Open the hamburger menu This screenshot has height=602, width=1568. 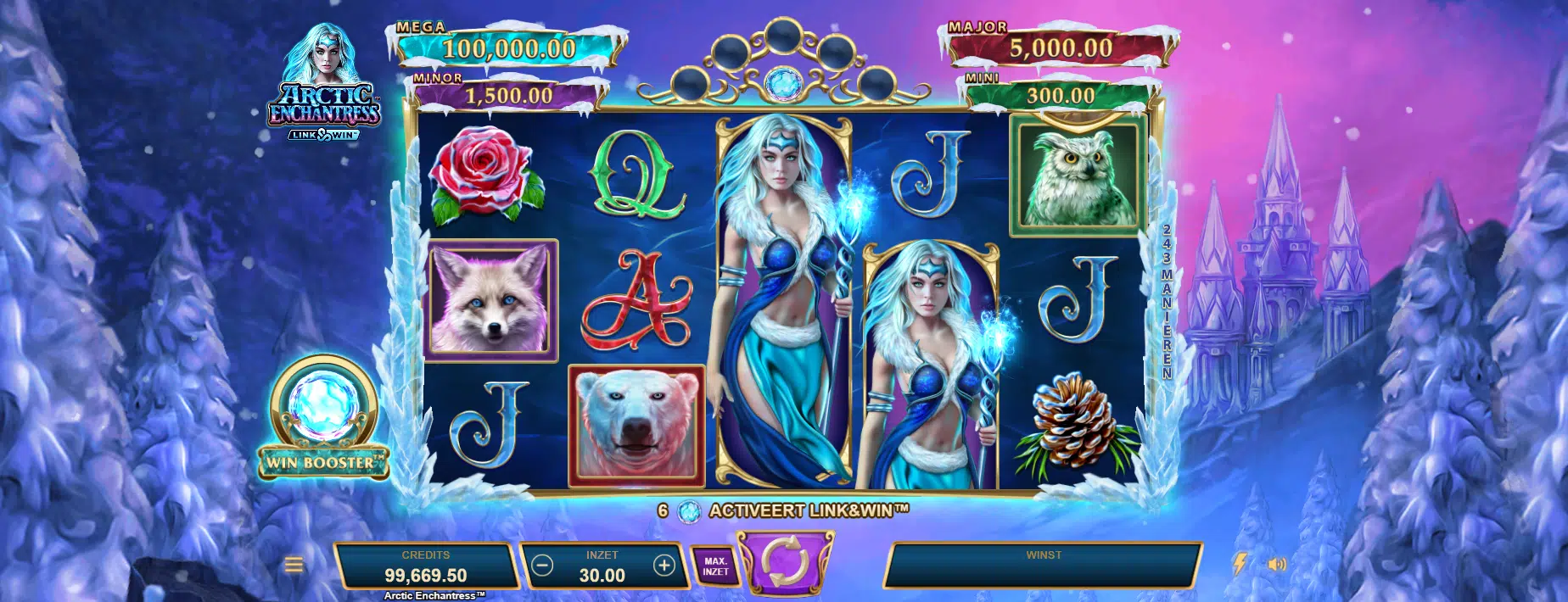click(294, 565)
